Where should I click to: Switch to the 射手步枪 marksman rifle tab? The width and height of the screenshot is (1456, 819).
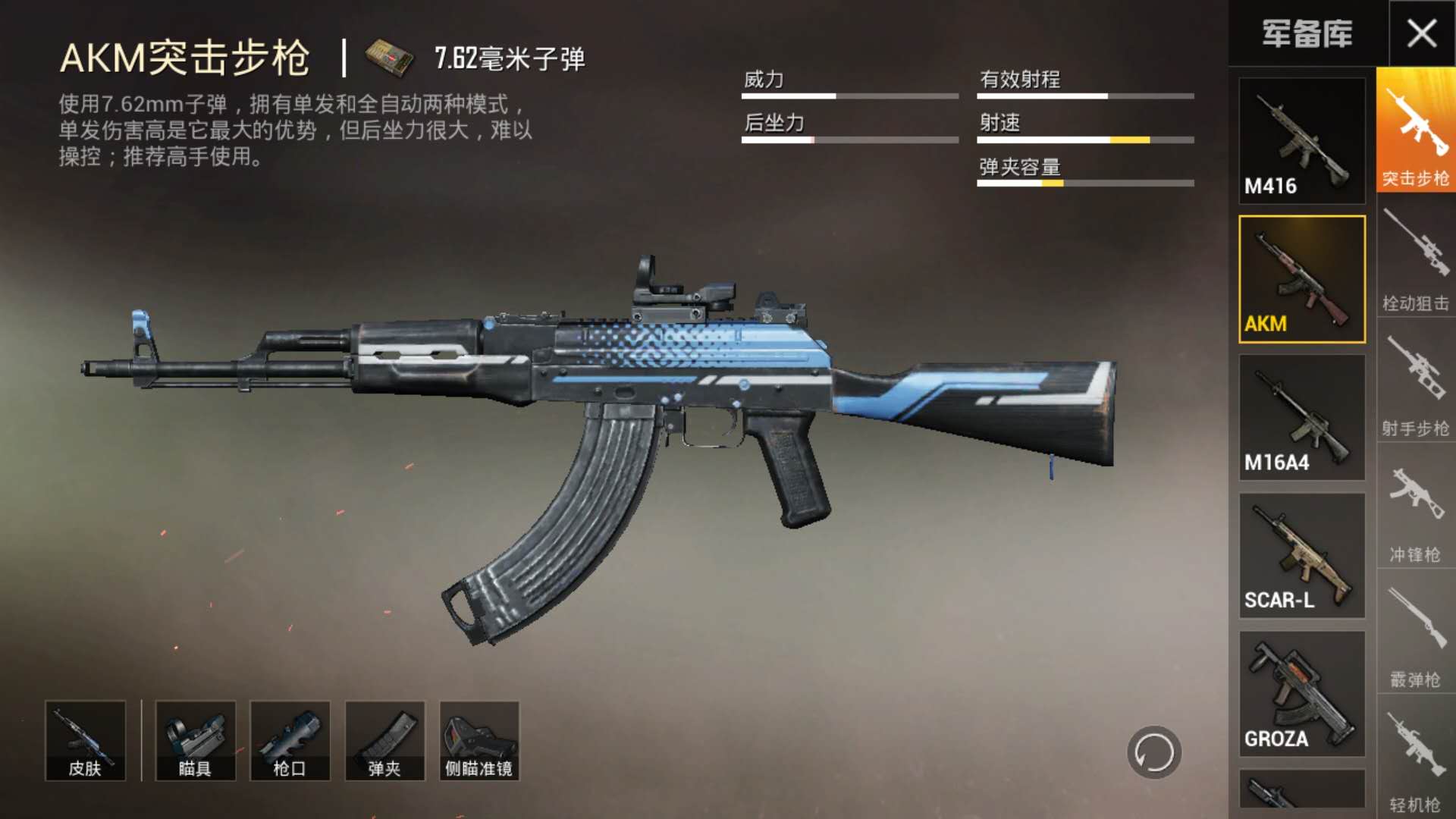pyautogui.click(x=1415, y=383)
